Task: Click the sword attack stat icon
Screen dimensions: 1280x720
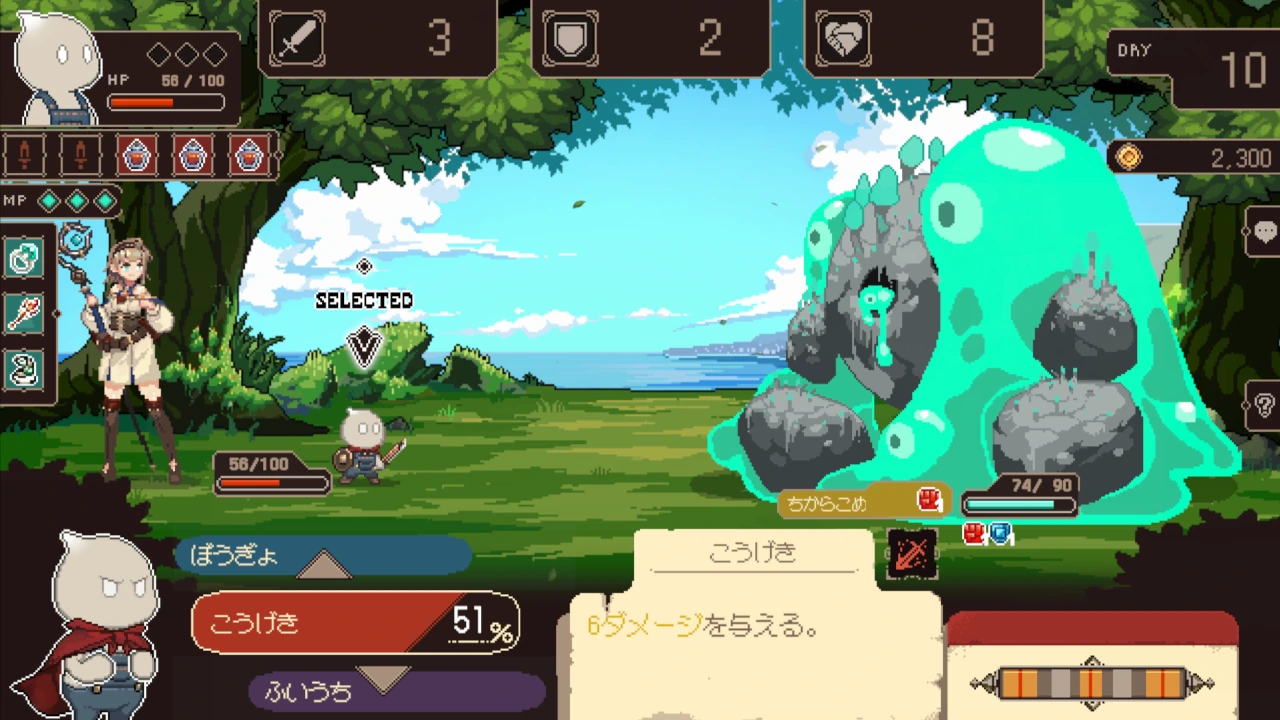Action: (x=297, y=38)
